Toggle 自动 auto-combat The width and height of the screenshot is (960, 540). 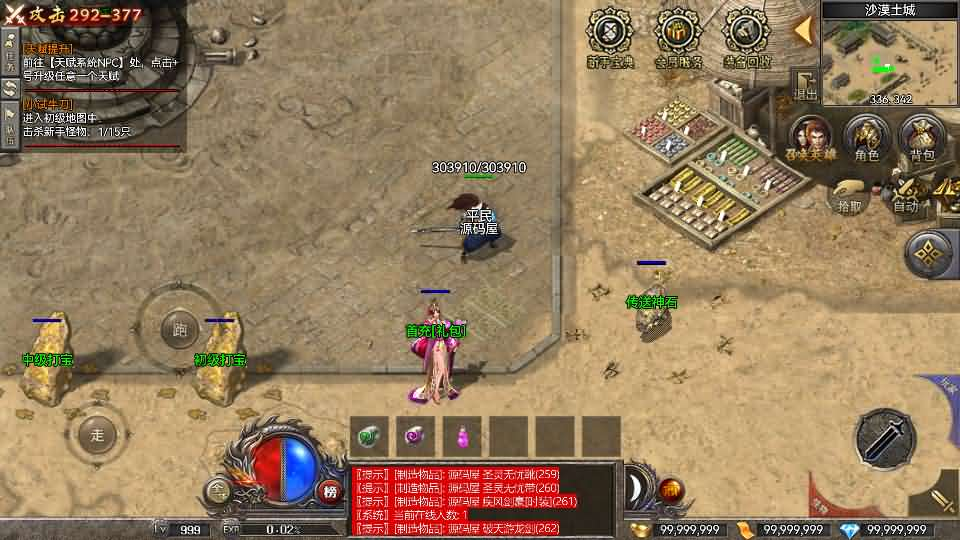tap(906, 195)
